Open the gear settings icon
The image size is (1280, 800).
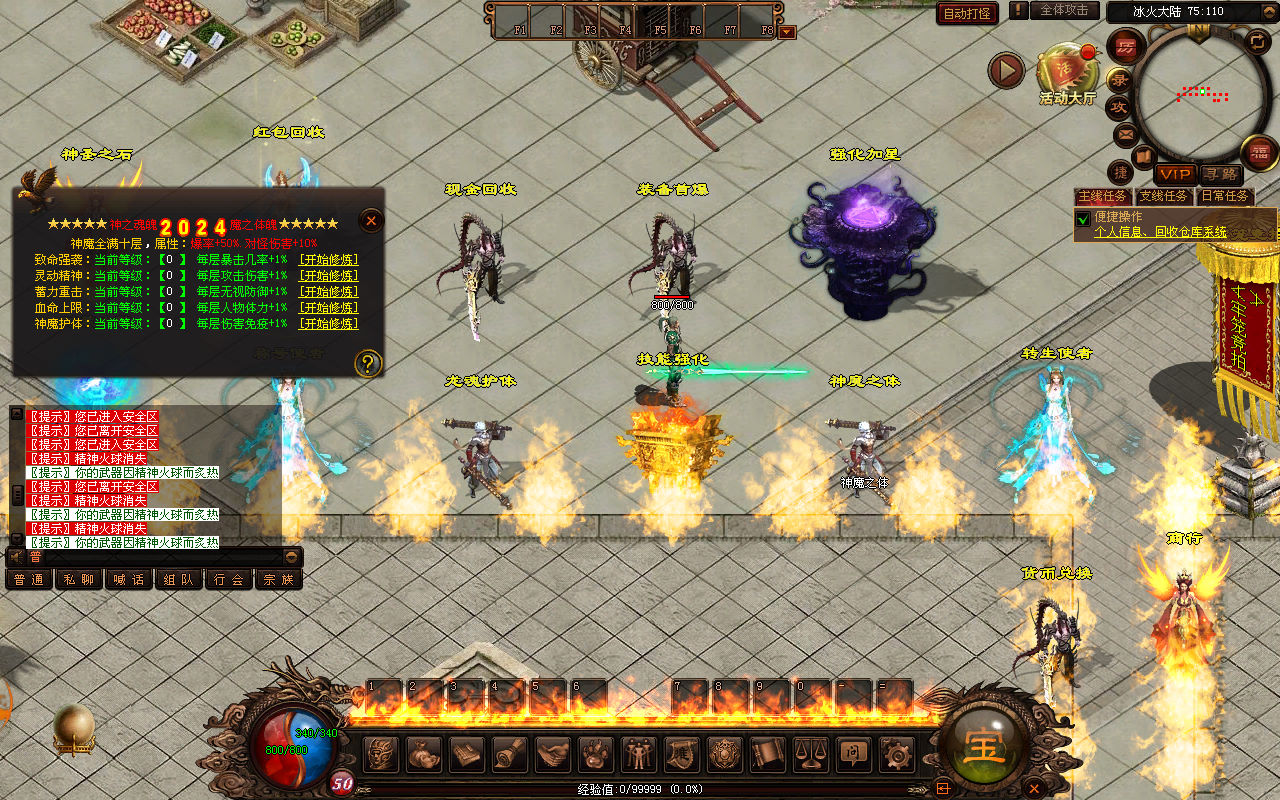tap(895, 753)
